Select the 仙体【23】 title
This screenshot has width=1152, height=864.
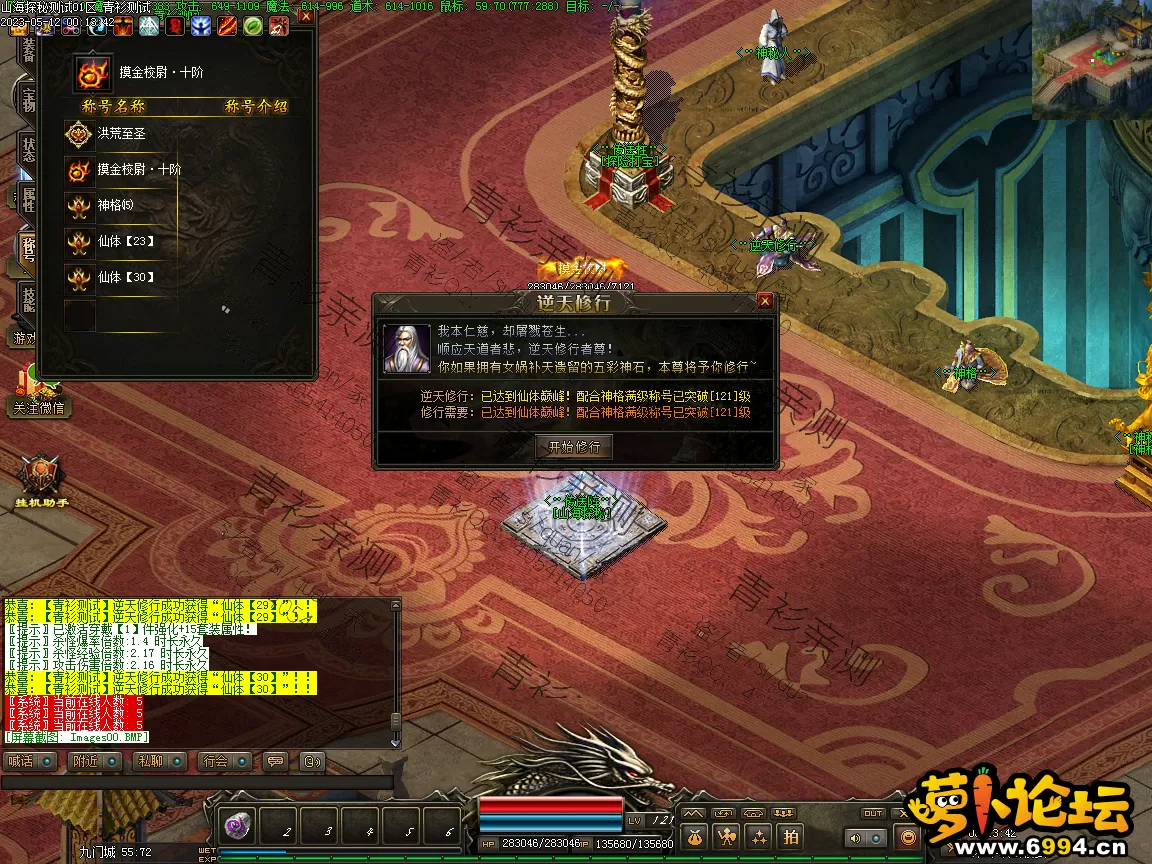coord(125,242)
